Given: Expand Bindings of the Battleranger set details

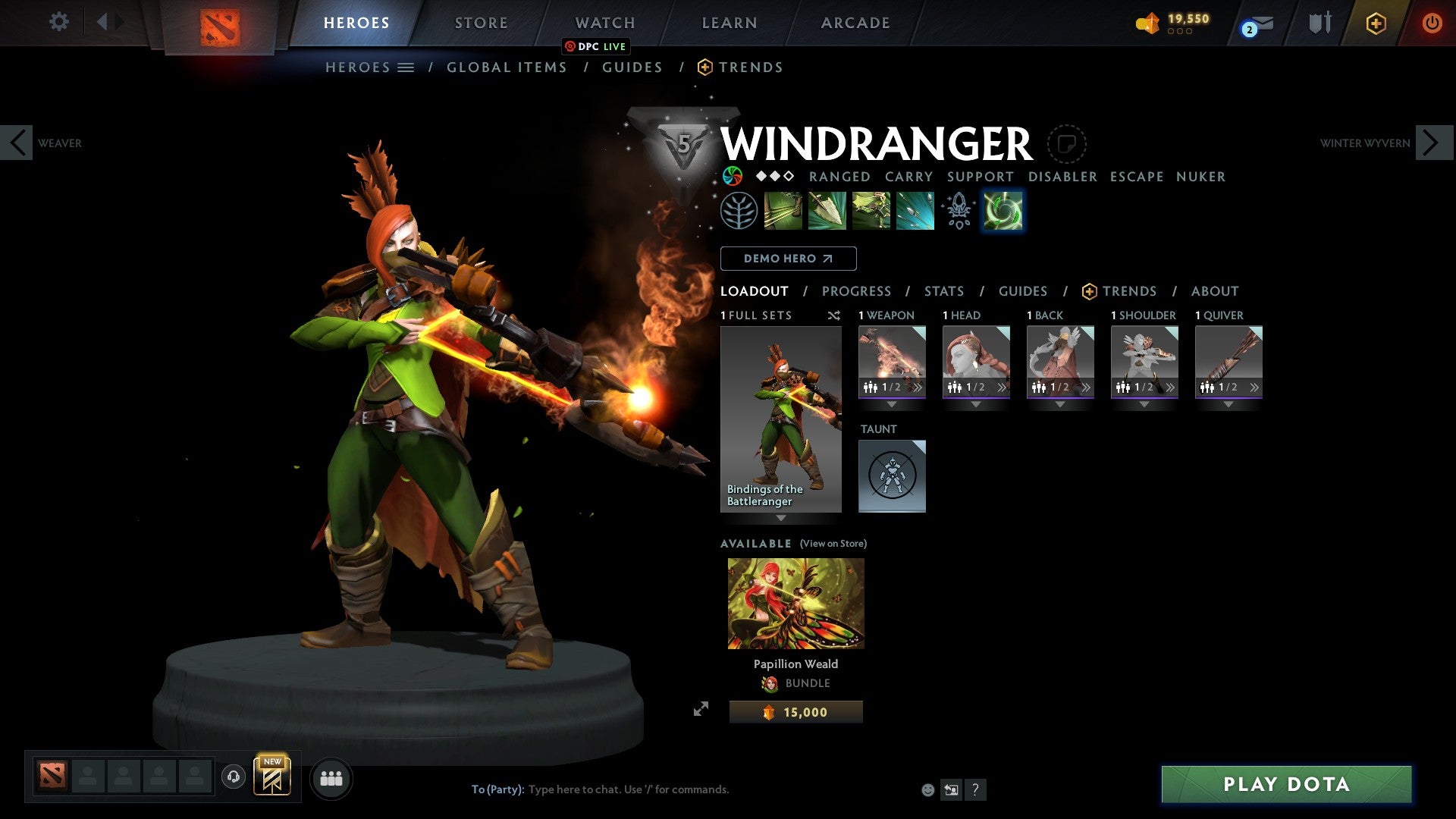Looking at the screenshot, I should [780, 516].
